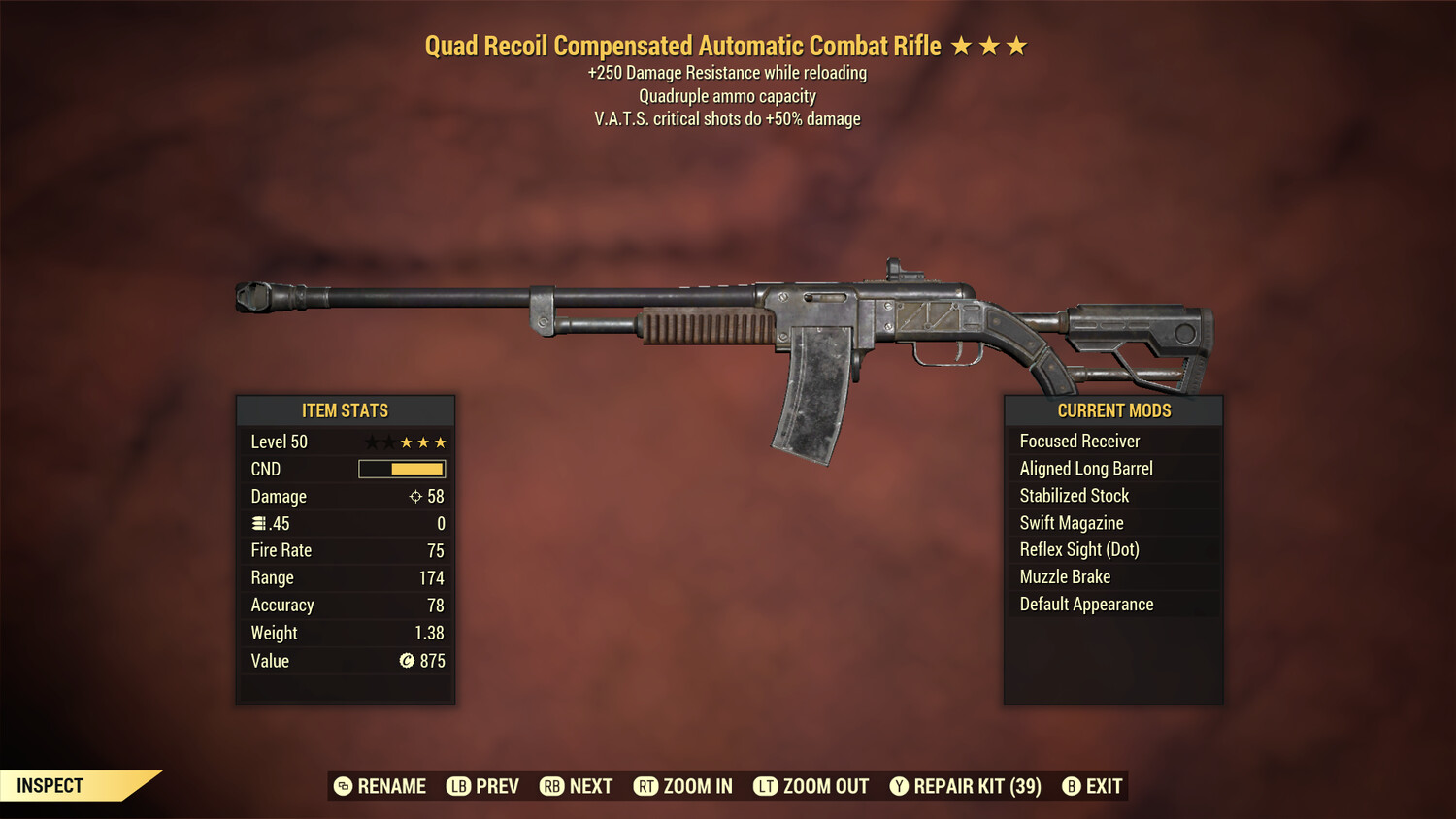The height and width of the screenshot is (819, 1456).
Task: Click the crosshair icon next to Damage stat
Action: (417, 496)
